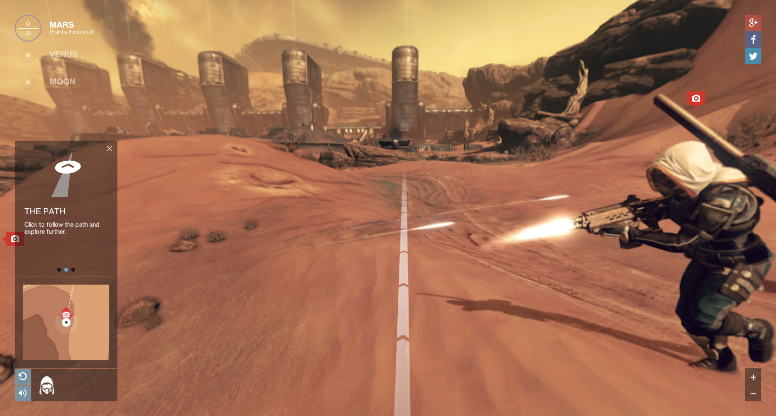
Task: Toggle the sound speaker button
Action: click(x=23, y=392)
